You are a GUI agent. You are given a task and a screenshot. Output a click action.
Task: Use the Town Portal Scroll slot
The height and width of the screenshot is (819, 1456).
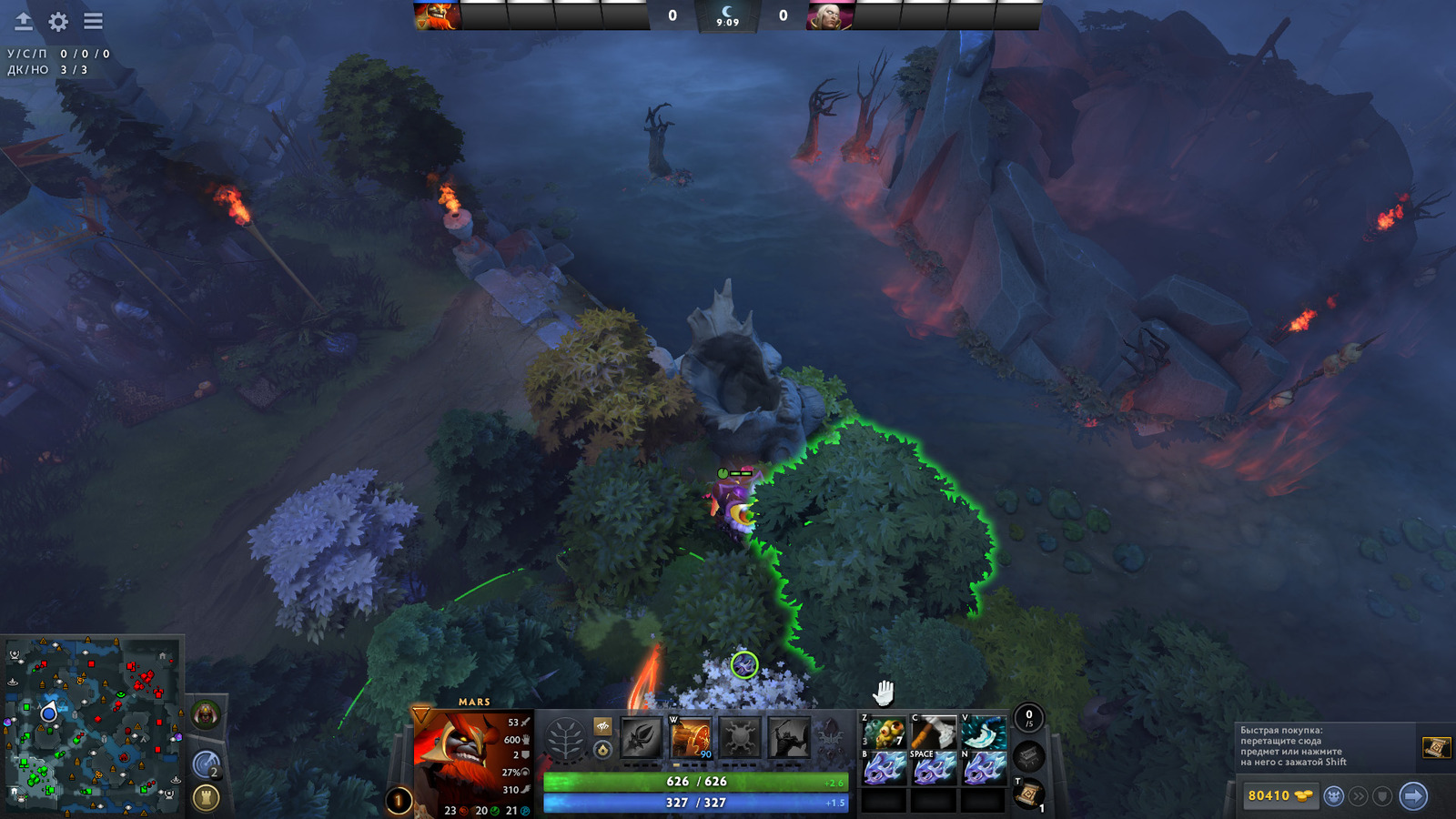(1028, 794)
